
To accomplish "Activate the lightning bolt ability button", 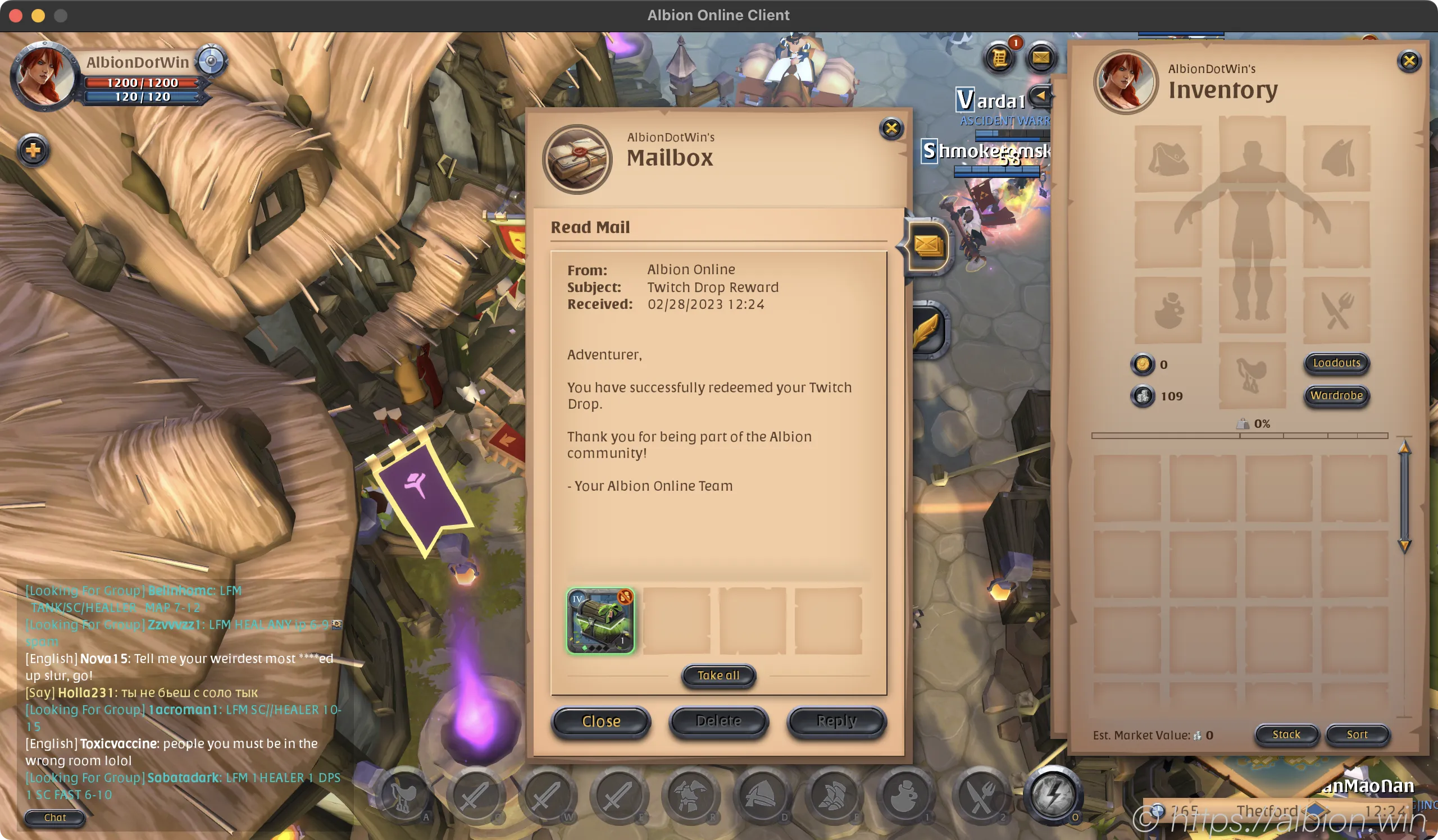I will pyautogui.click(x=1053, y=795).
